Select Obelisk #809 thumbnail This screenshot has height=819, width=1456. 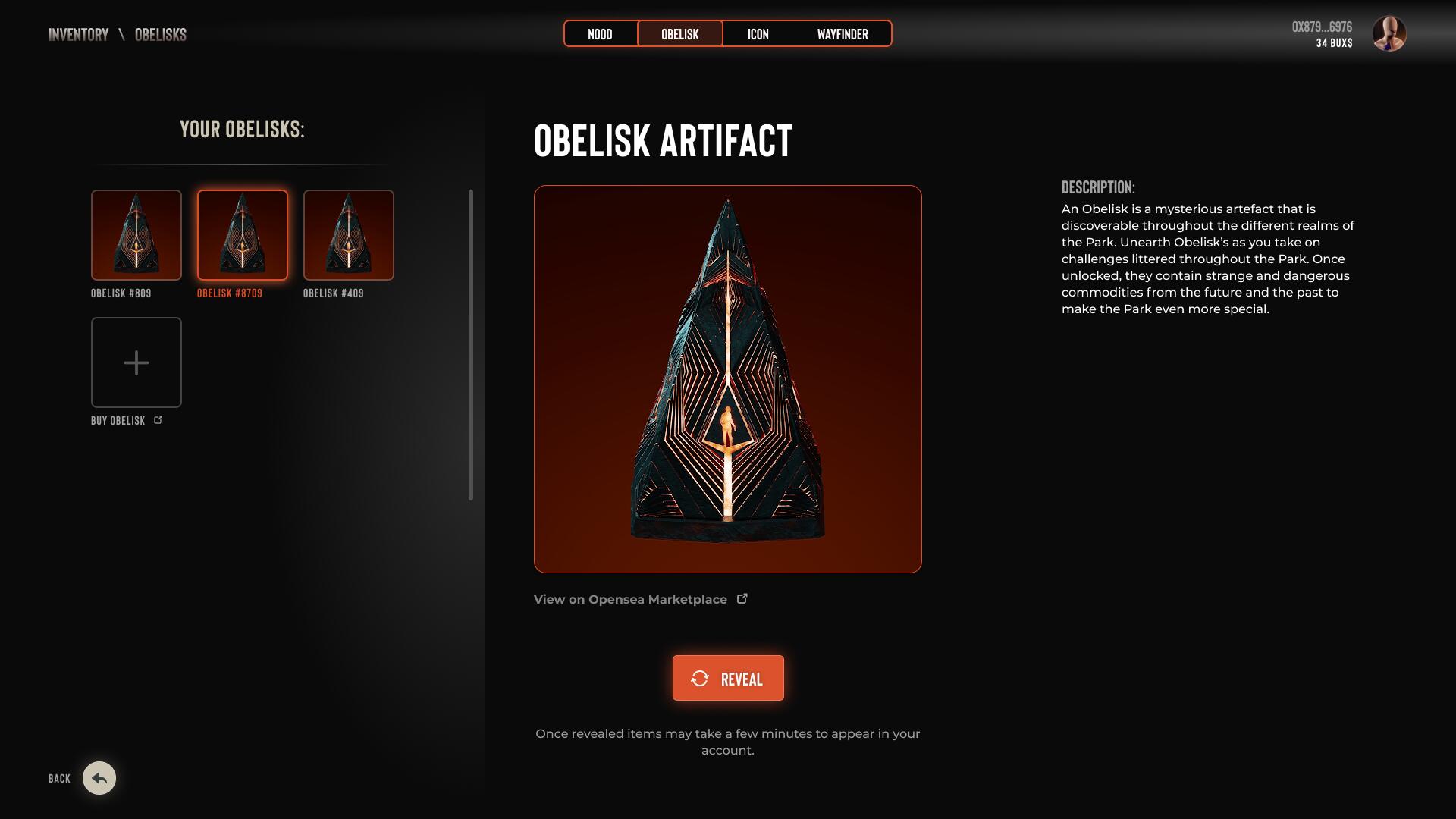pos(136,235)
